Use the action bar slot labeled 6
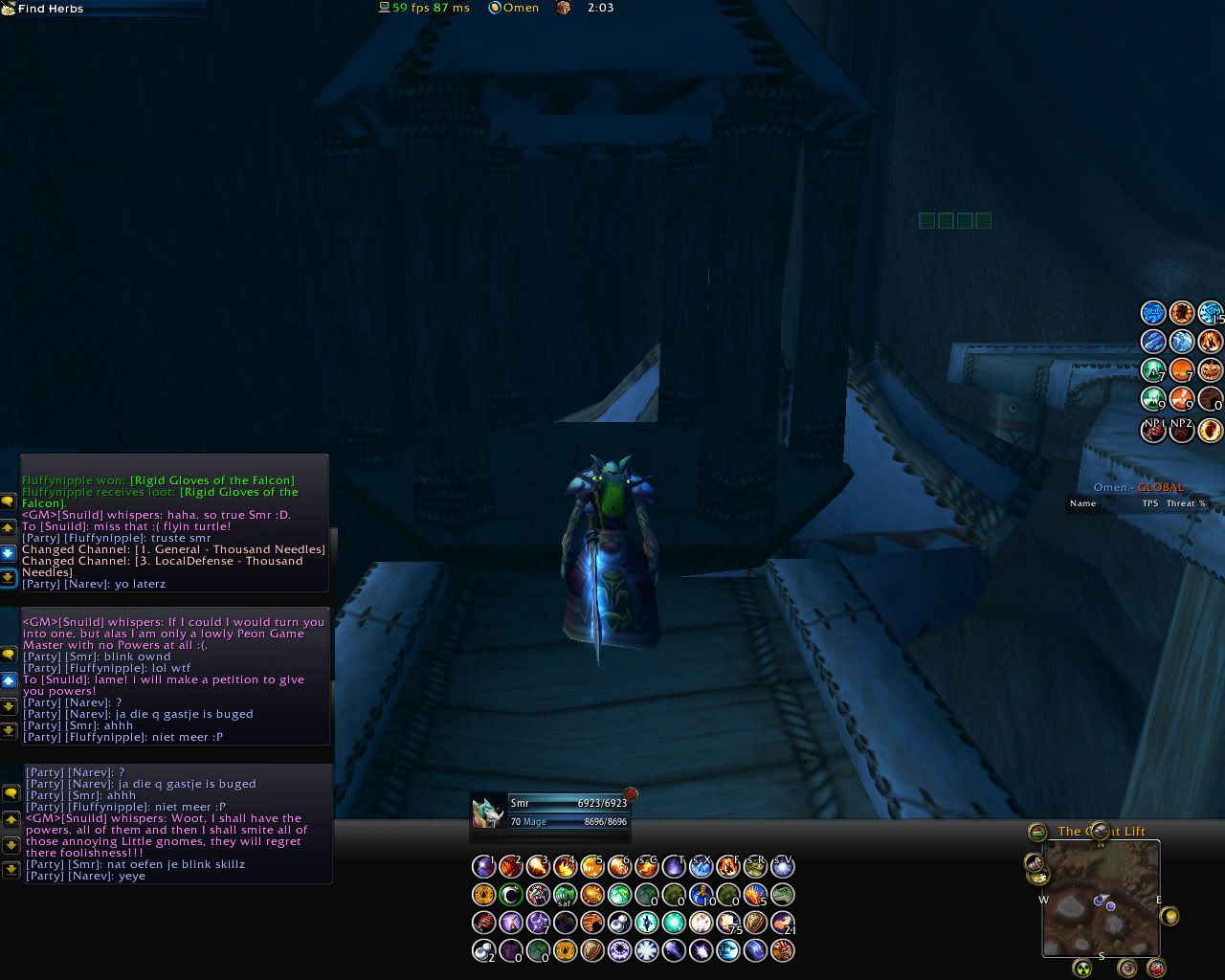 (x=620, y=867)
